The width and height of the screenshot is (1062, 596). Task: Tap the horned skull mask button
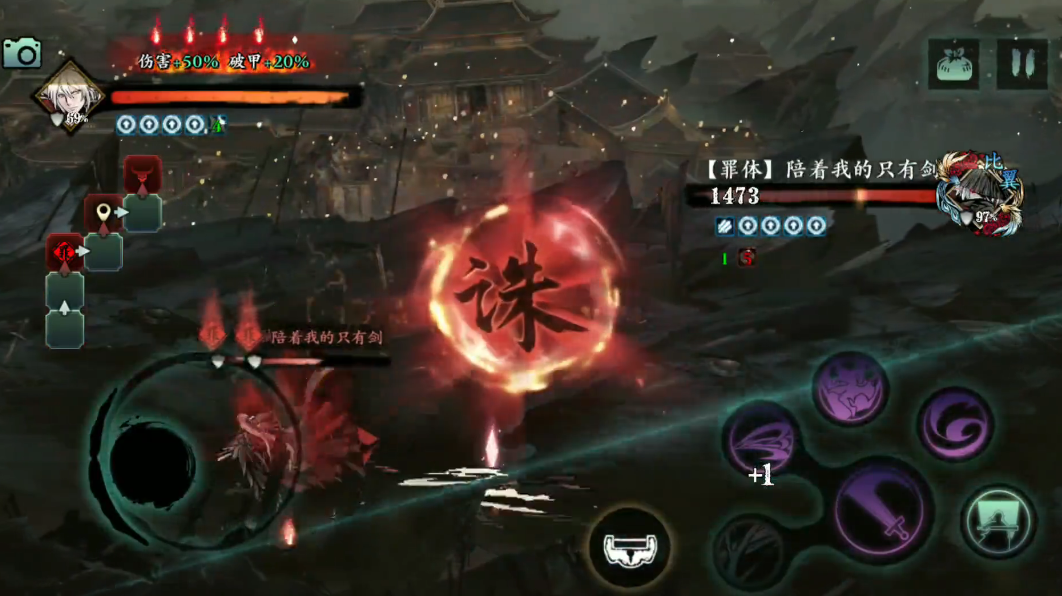(629, 546)
